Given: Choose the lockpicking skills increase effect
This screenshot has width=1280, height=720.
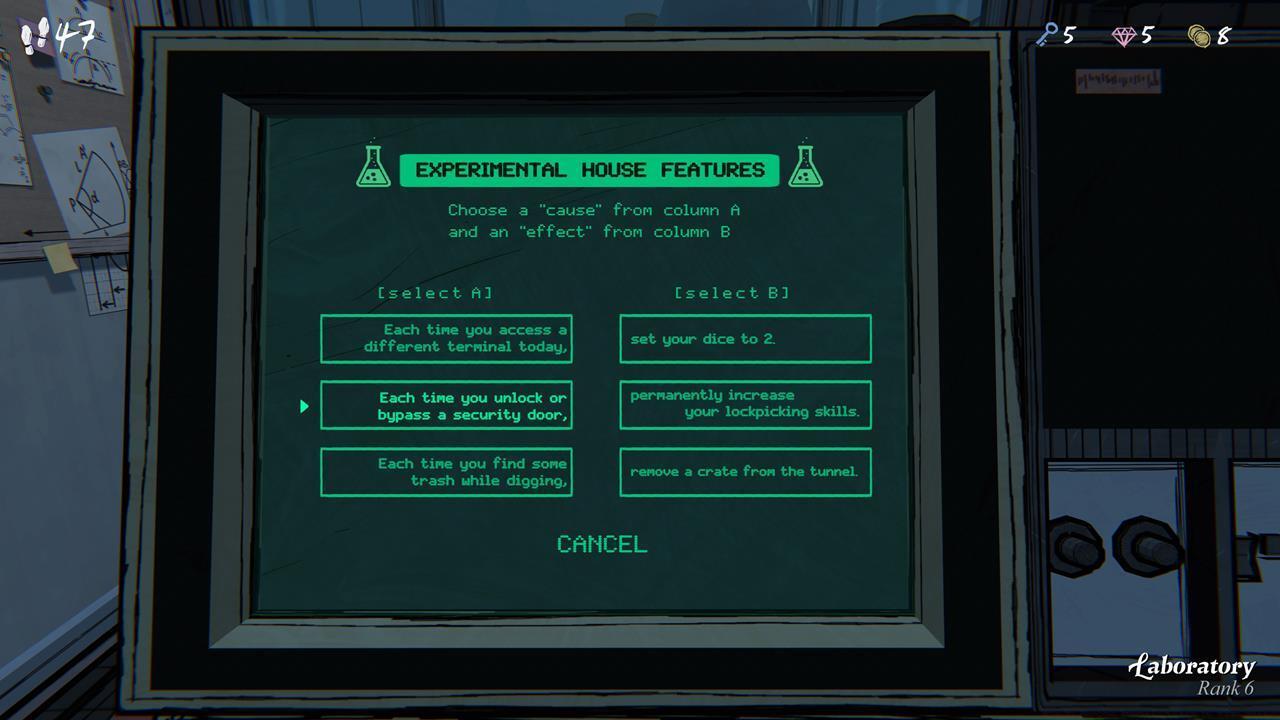Looking at the screenshot, I should click(746, 405).
